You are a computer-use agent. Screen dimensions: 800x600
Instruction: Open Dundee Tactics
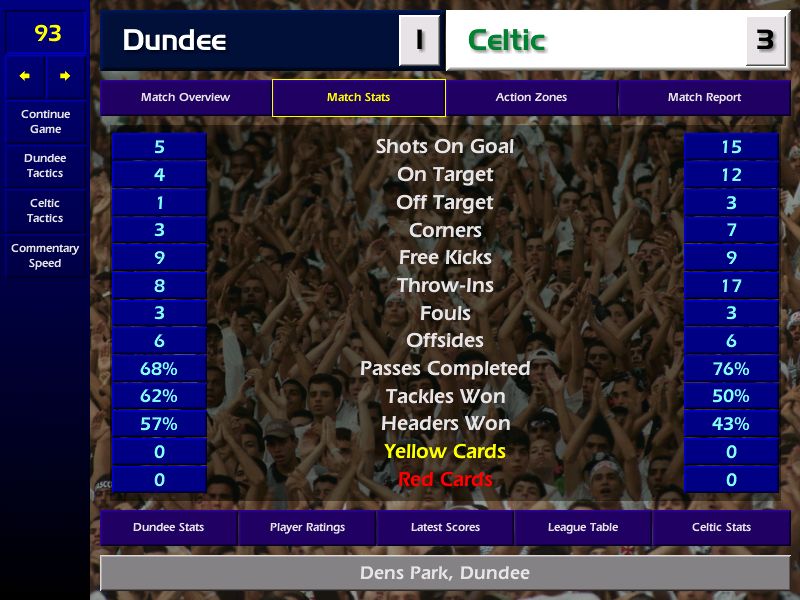tap(45, 165)
